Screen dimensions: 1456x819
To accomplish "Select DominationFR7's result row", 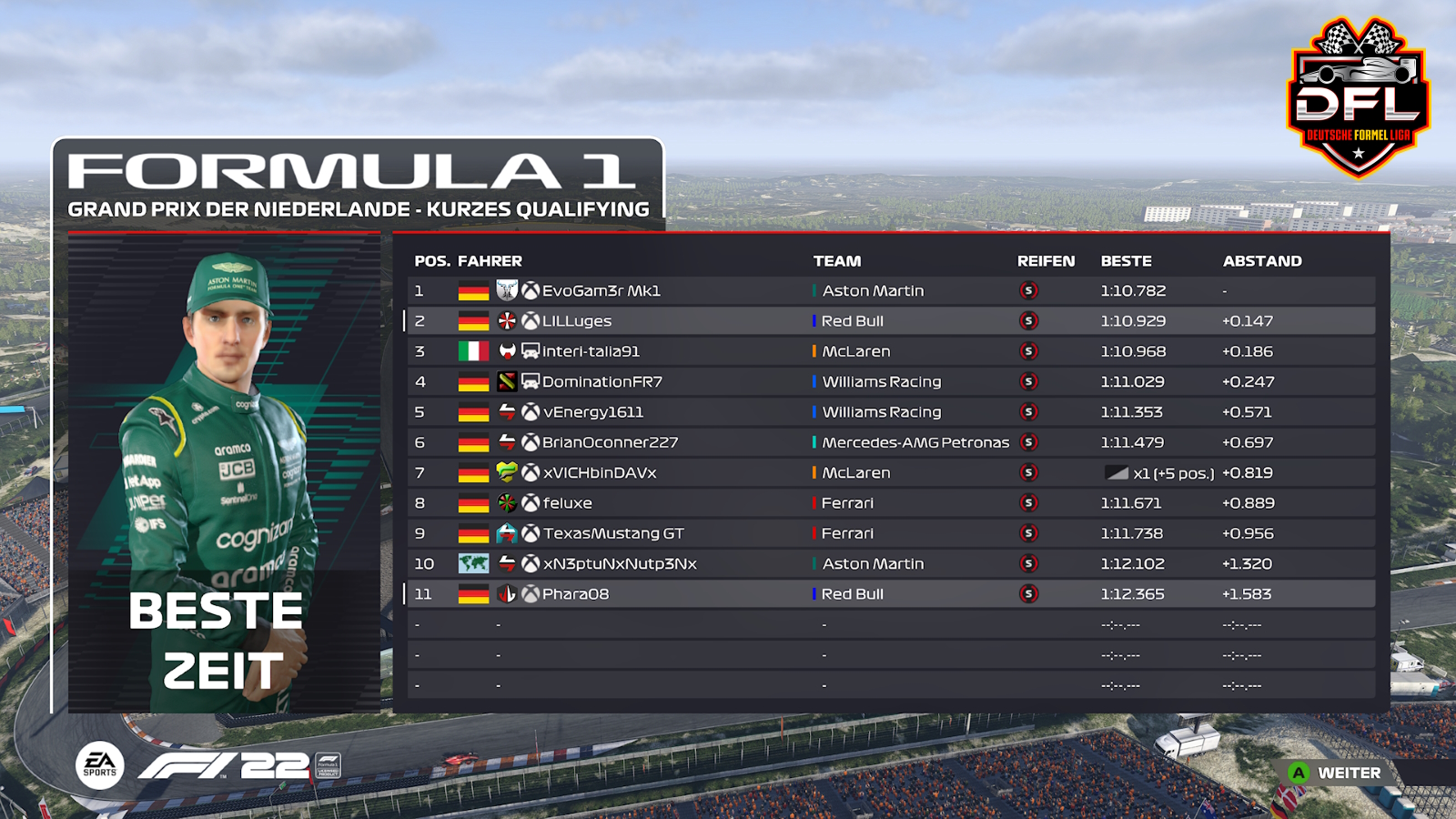I will pos(602,382).
